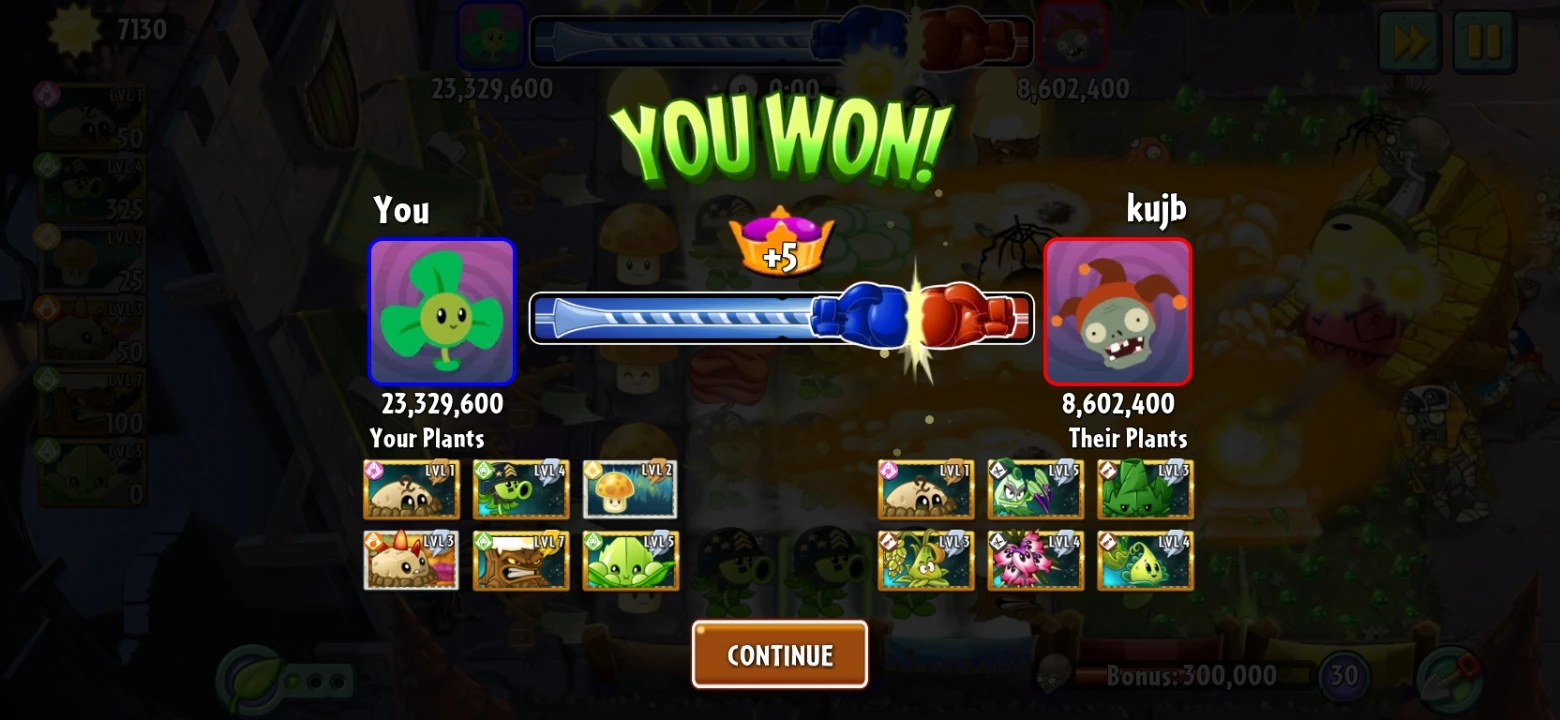Image resolution: width=1560 pixels, height=720 pixels.
Task: Click your score of 23,329,600
Action: click(x=441, y=405)
